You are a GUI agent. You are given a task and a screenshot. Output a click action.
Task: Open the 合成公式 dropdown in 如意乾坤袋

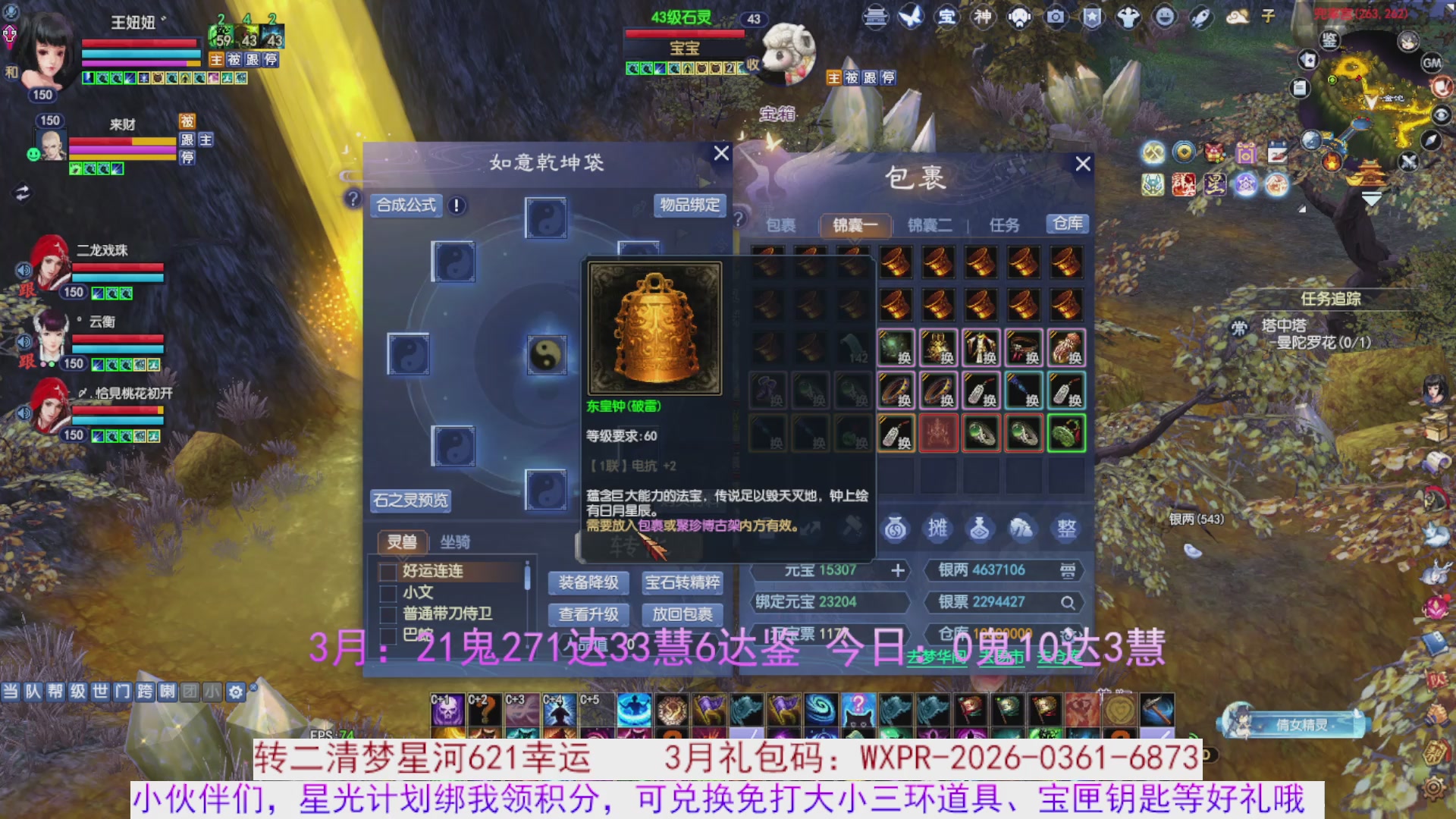pos(405,206)
